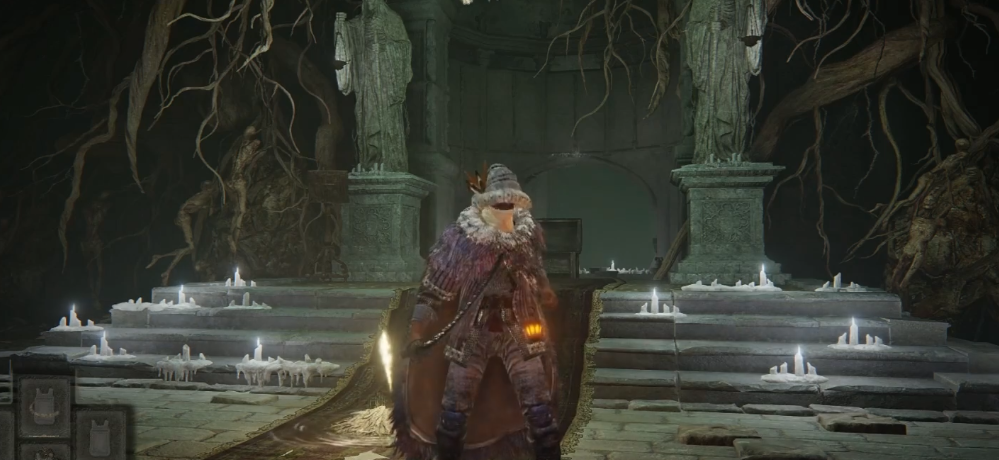
Task: Select the empty right-hand armament quick slot
Action: (101, 434)
